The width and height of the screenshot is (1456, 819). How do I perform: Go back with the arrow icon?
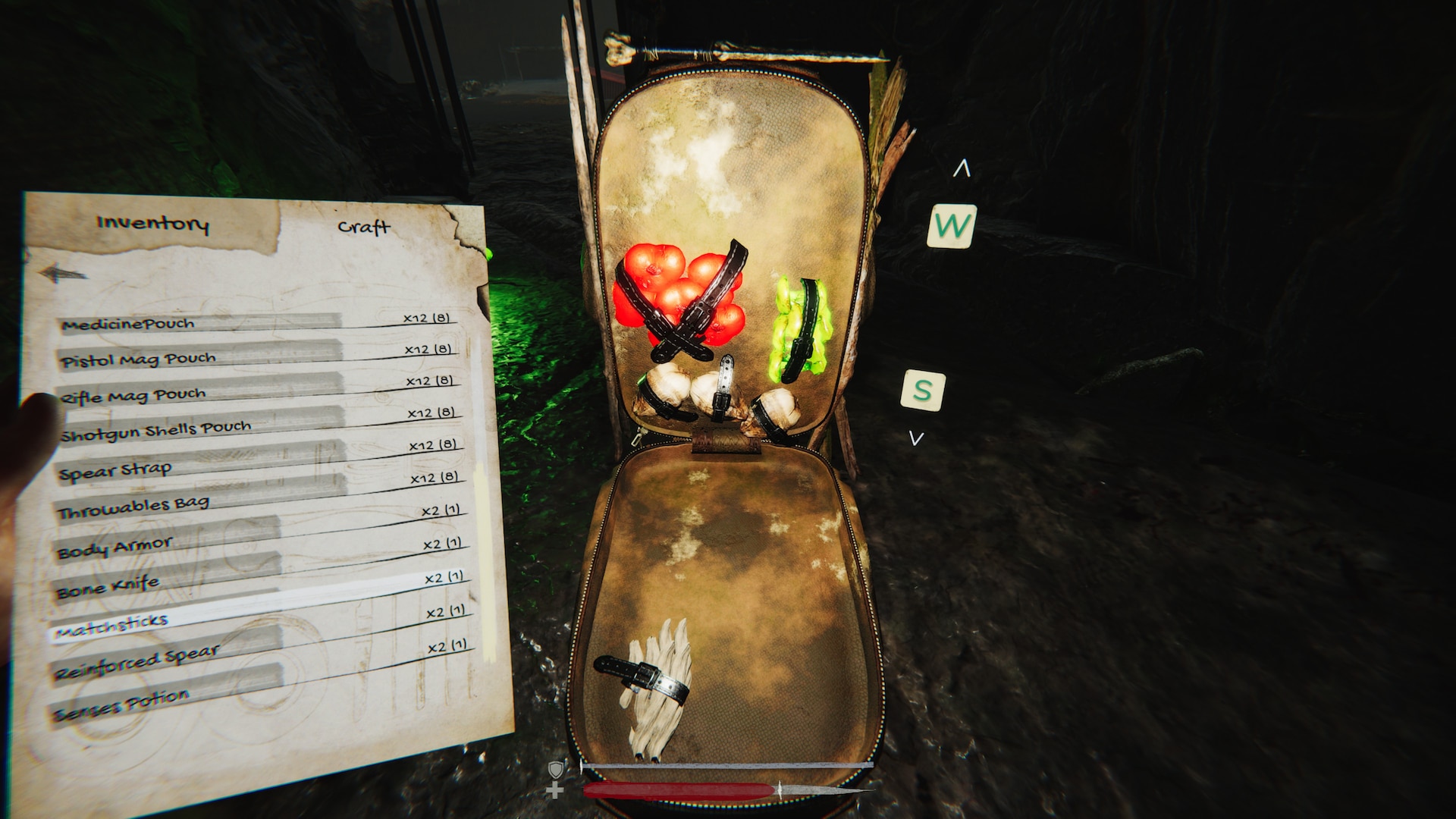tap(62, 273)
